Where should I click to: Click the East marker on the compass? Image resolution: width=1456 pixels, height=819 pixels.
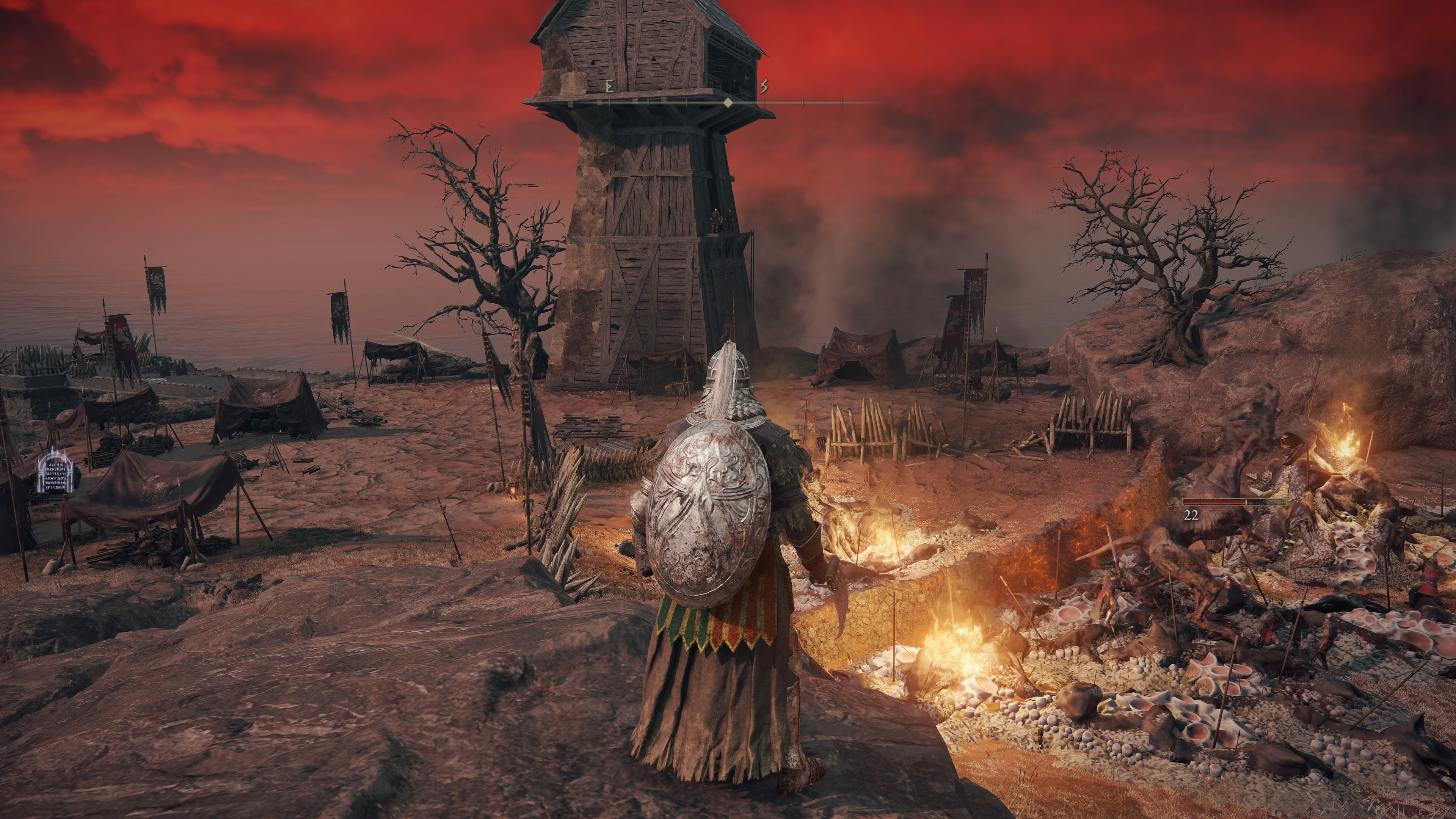pyautogui.click(x=609, y=86)
